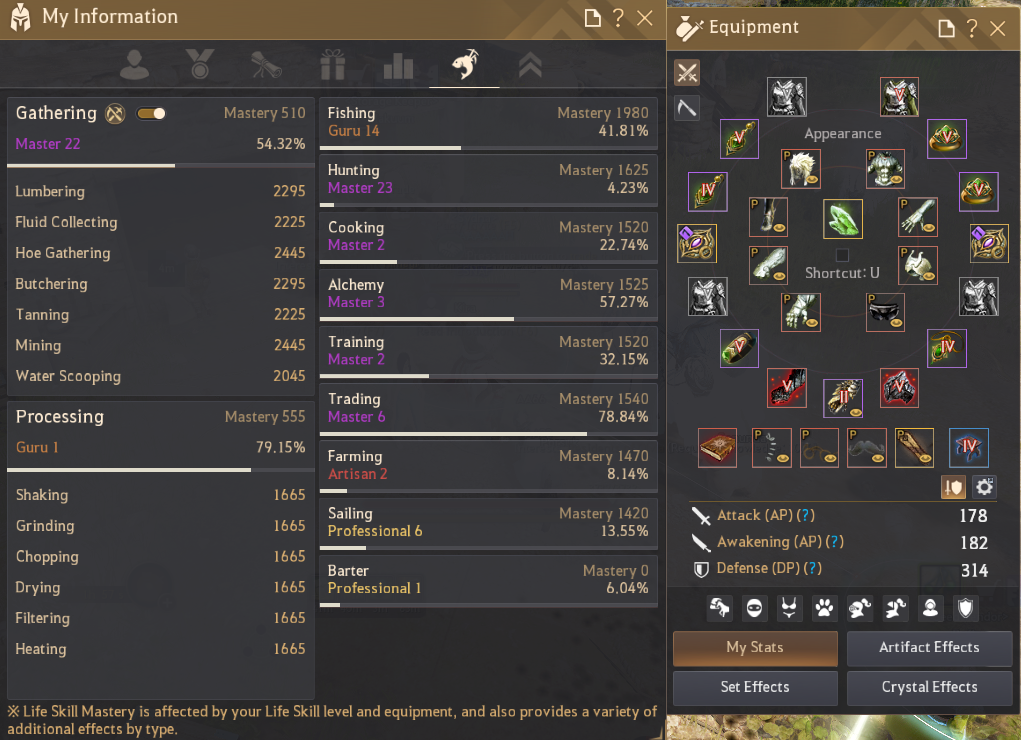Screen dimensions: 1021x740
Task: Open Crystal Effects
Action: click(x=929, y=687)
